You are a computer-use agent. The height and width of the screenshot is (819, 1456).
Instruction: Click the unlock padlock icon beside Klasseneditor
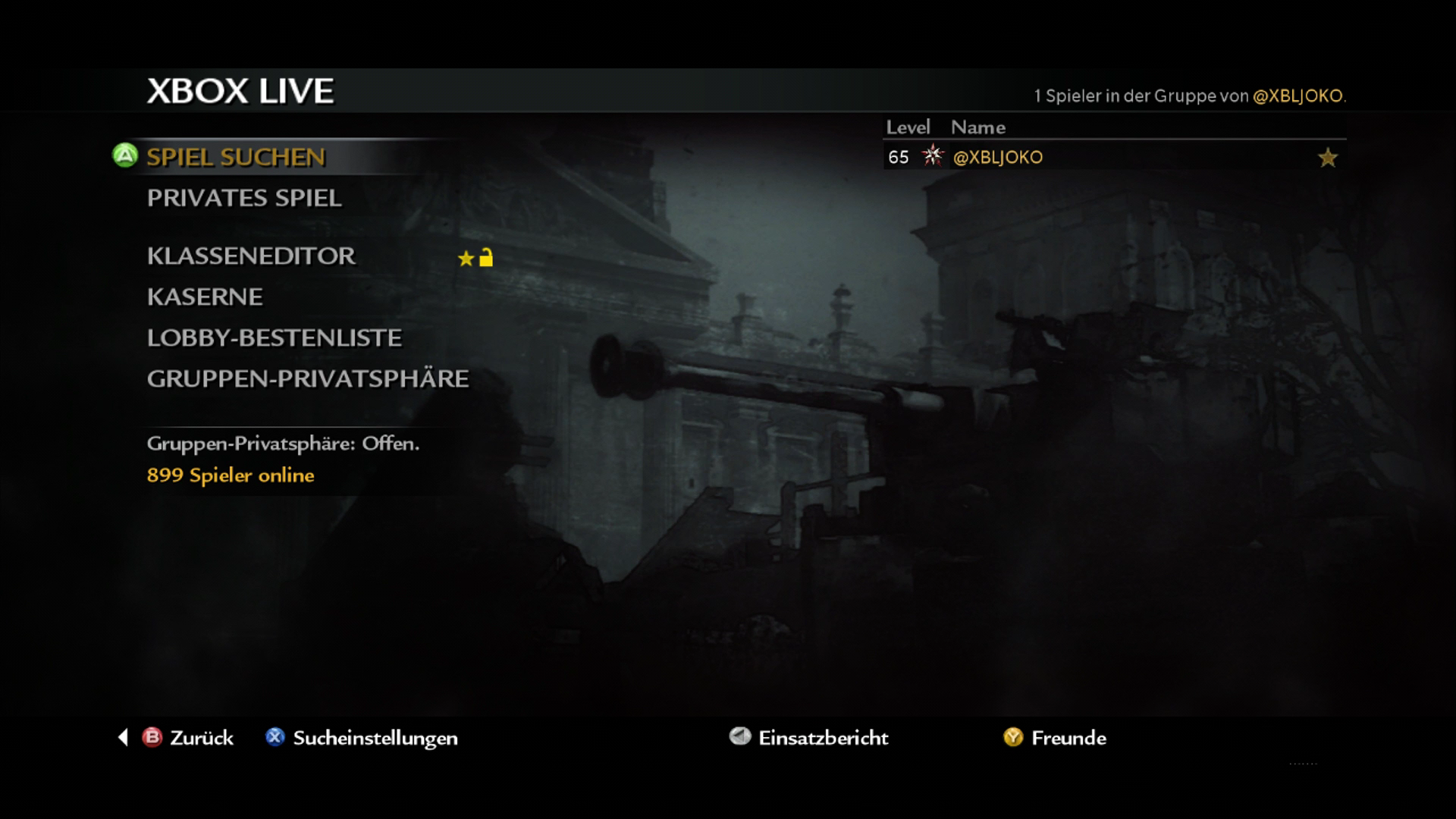pos(486,258)
